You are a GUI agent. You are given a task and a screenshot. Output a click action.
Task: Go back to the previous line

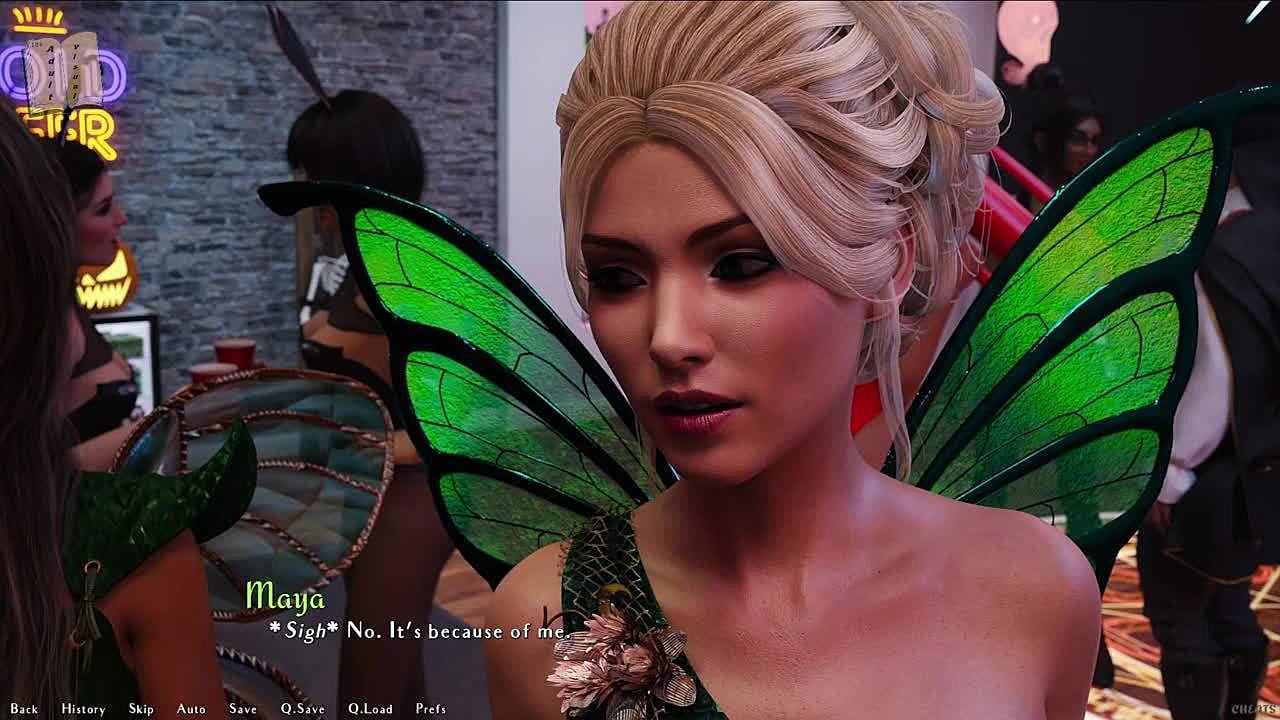click(24, 709)
